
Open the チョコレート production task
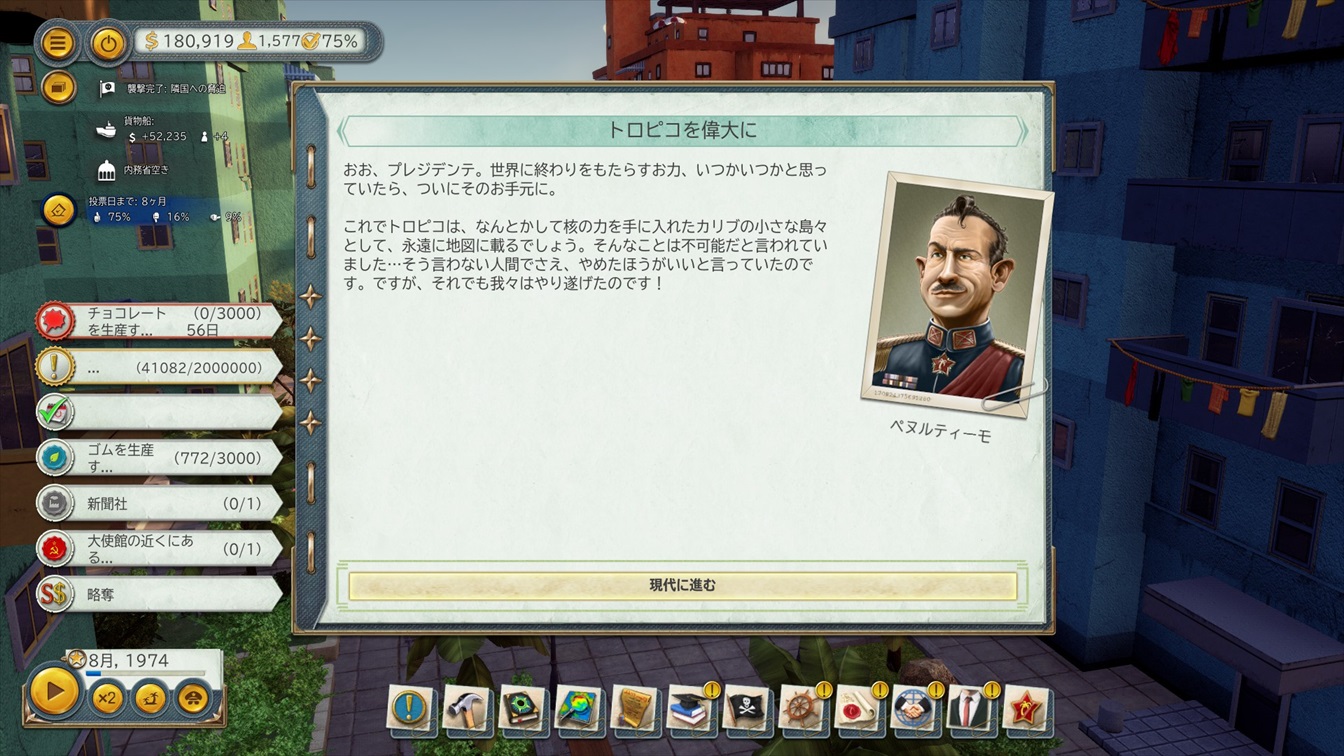coord(160,321)
